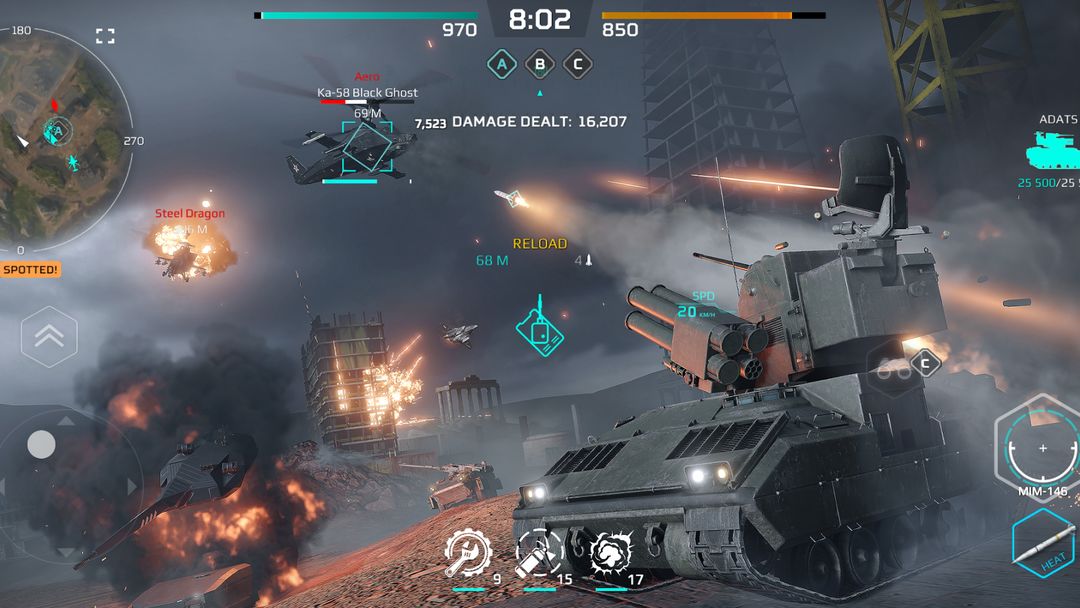Target the Ka-58 Black Ghost lock-on marker

click(x=368, y=147)
